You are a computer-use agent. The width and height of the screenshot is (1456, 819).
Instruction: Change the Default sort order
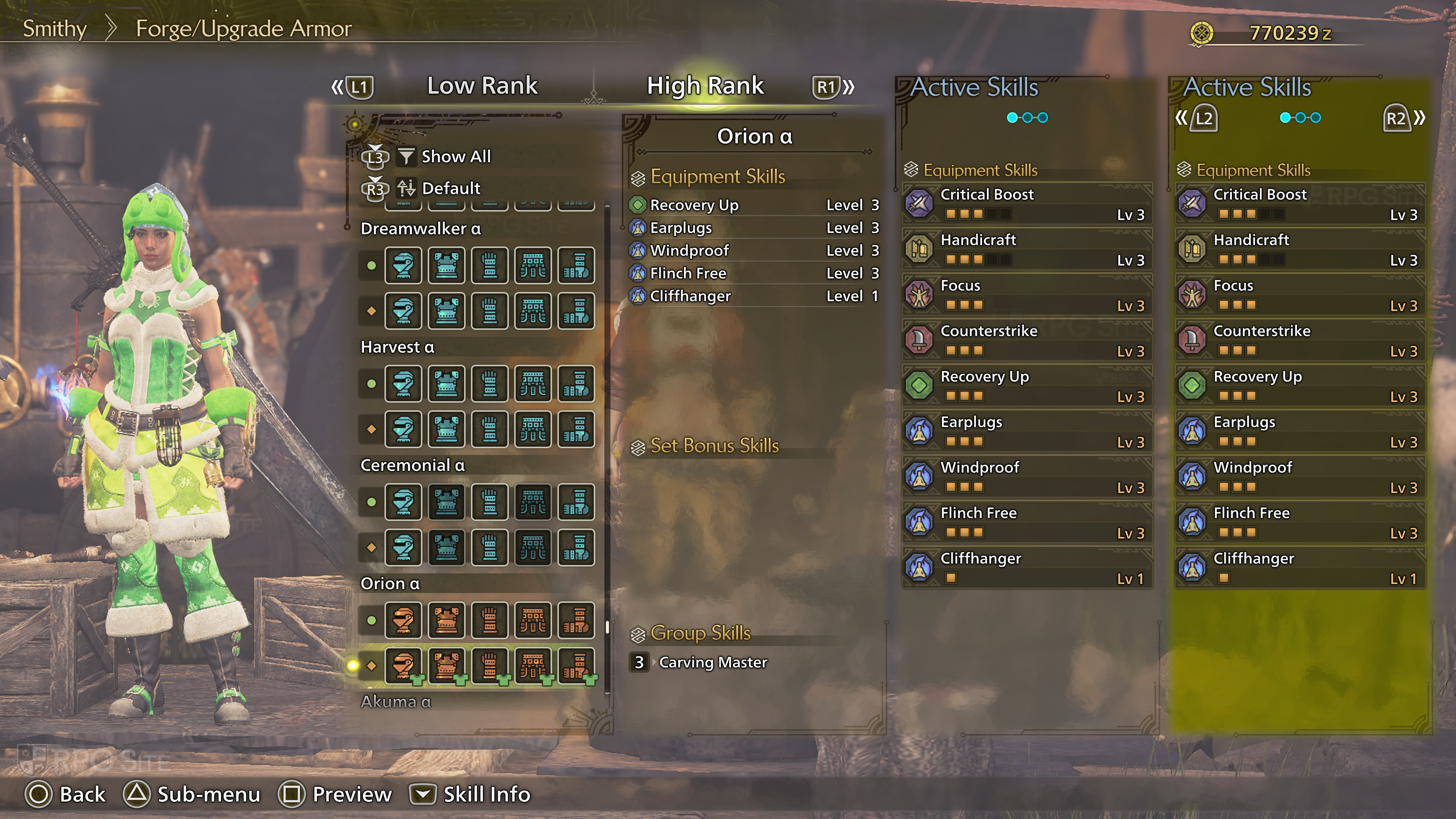450,188
